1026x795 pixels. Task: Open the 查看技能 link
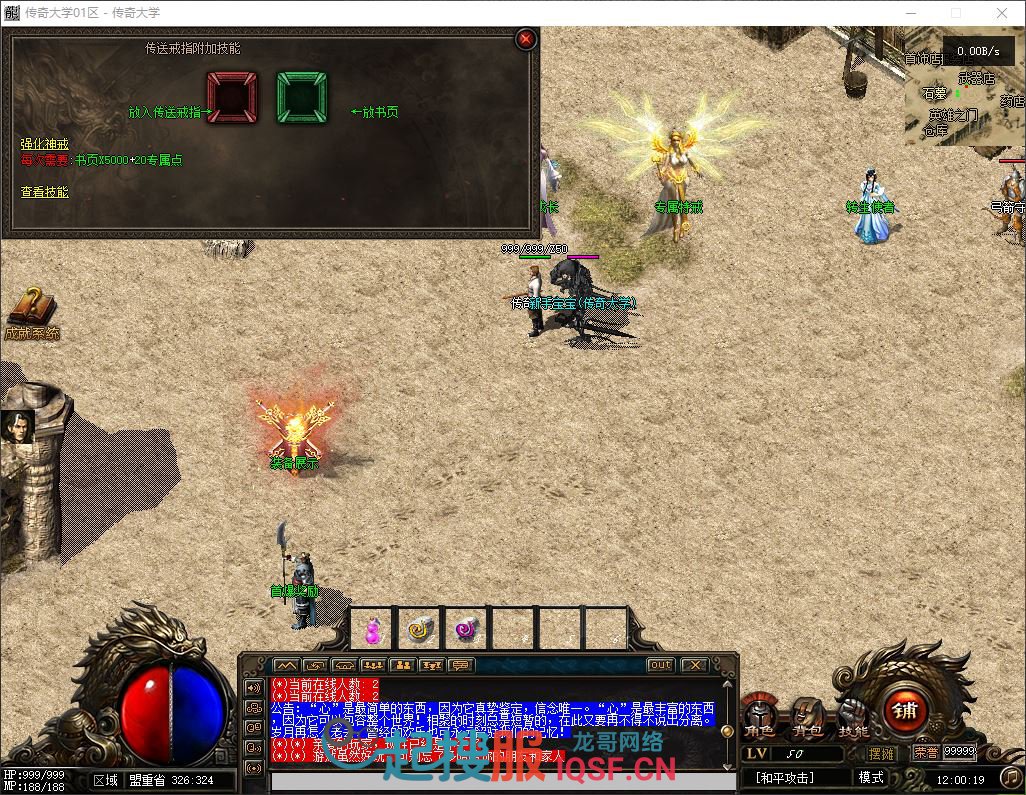tap(45, 192)
